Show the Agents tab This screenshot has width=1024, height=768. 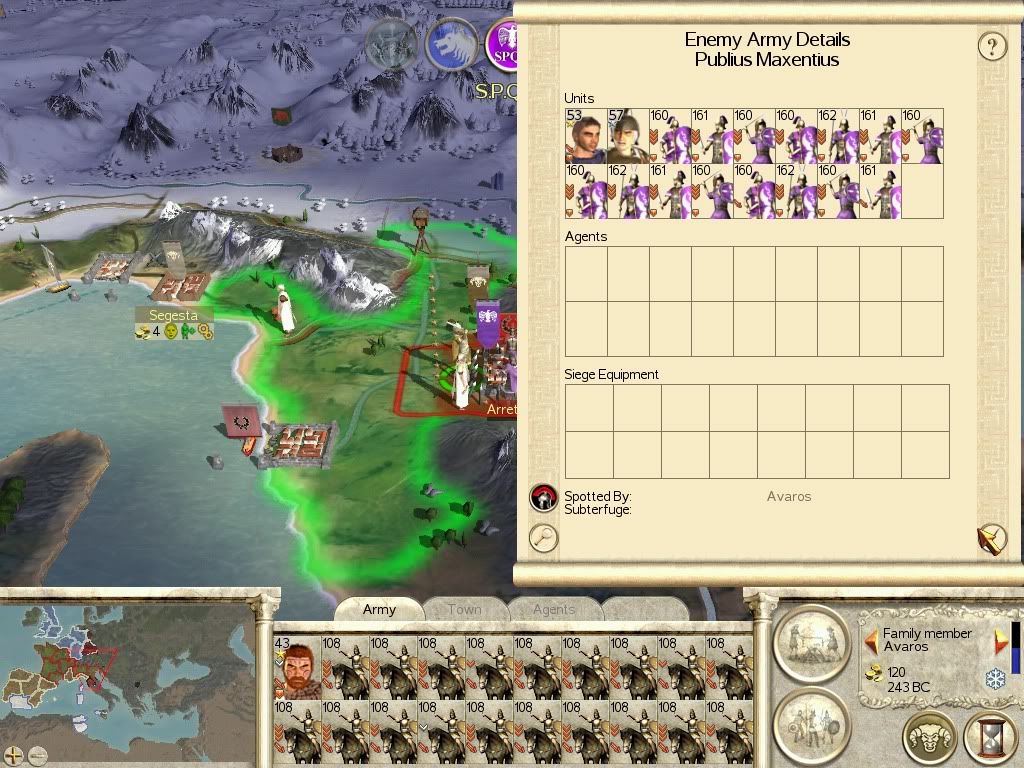pos(553,609)
